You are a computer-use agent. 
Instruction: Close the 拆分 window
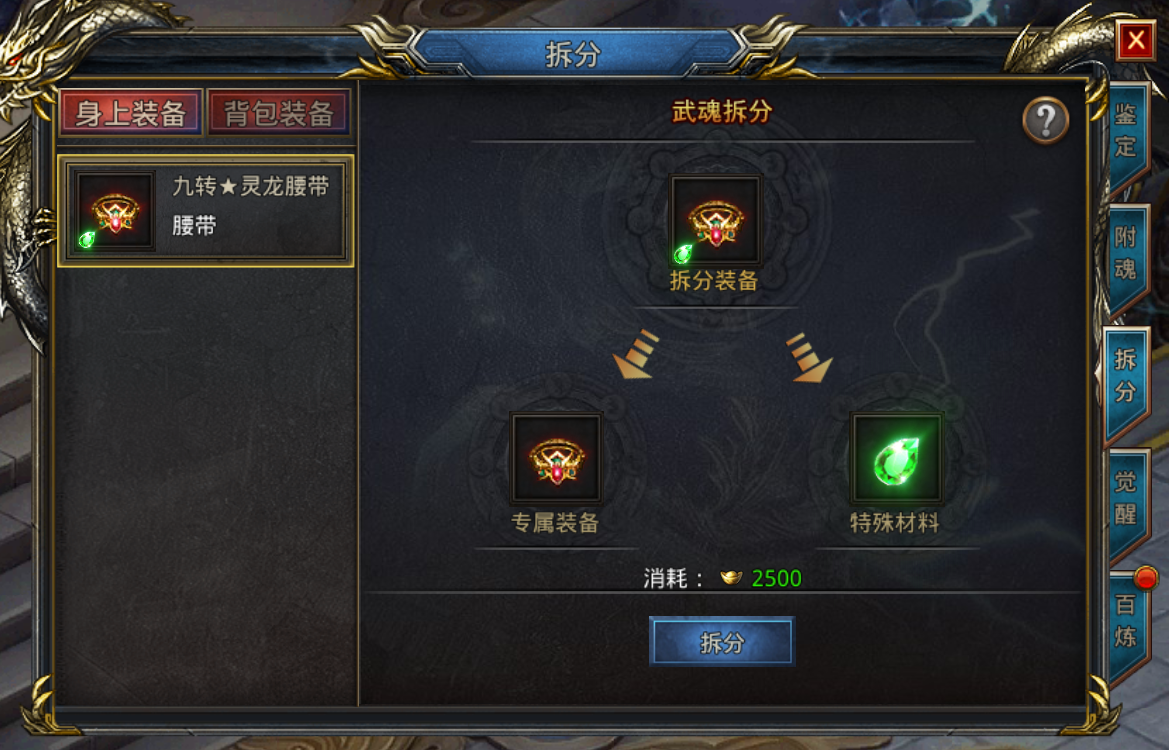pyautogui.click(x=1135, y=41)
